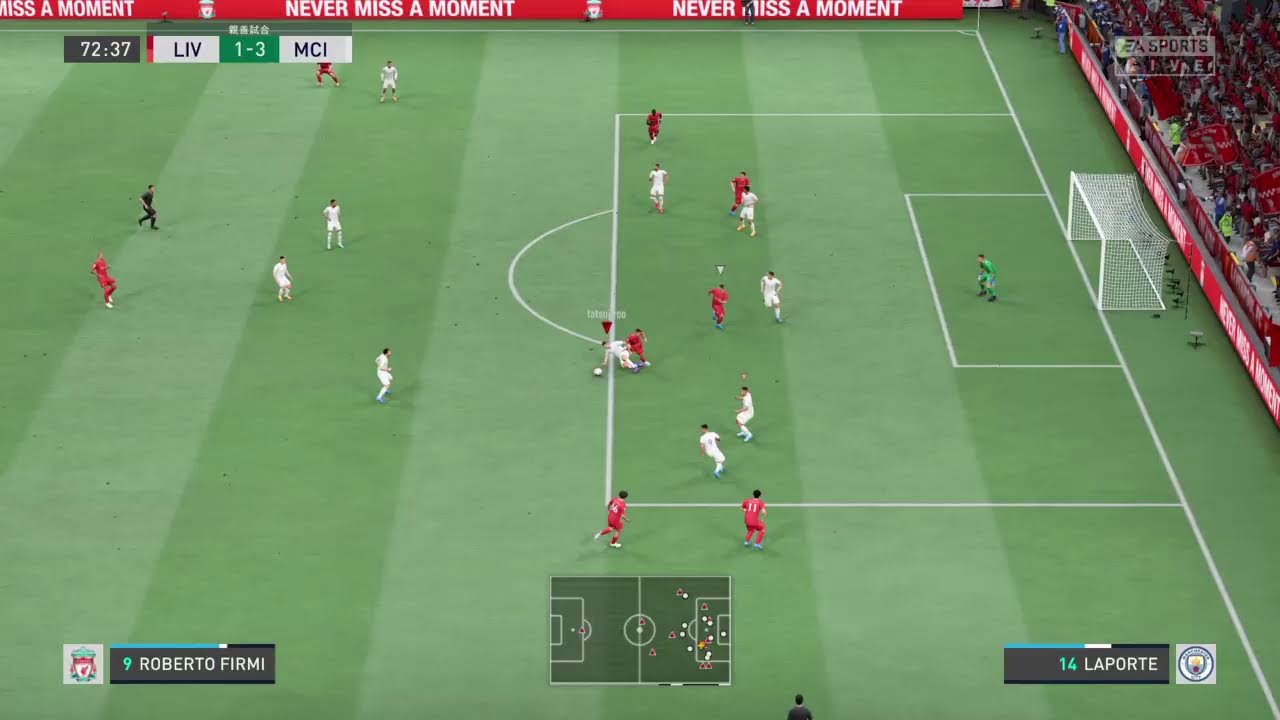1280x720 pixels.
Task: Click the Laporte player name panel
Action: tap(1086, 664)
